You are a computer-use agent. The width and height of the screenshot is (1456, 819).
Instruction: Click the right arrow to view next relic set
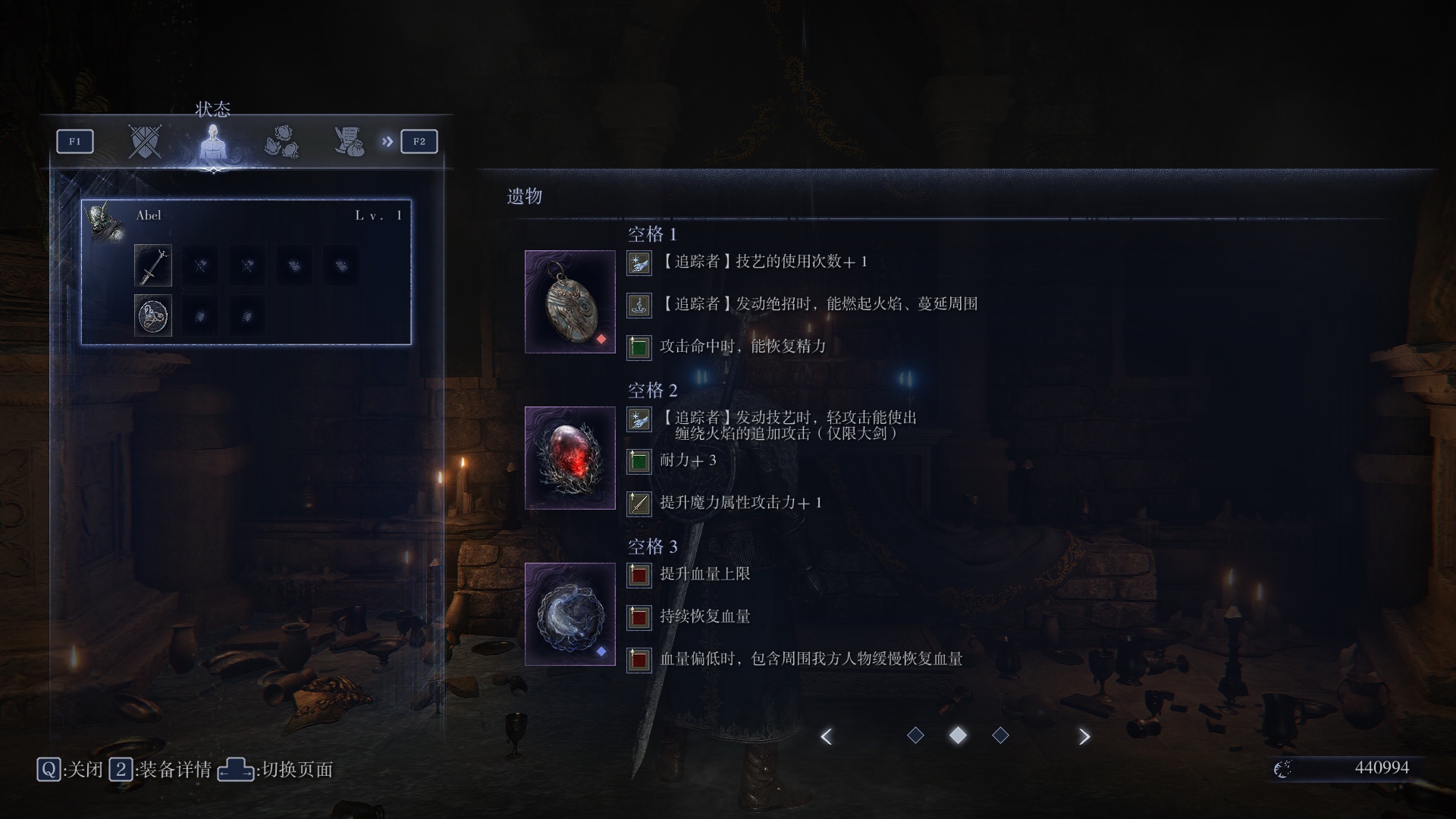point(1084,736)
